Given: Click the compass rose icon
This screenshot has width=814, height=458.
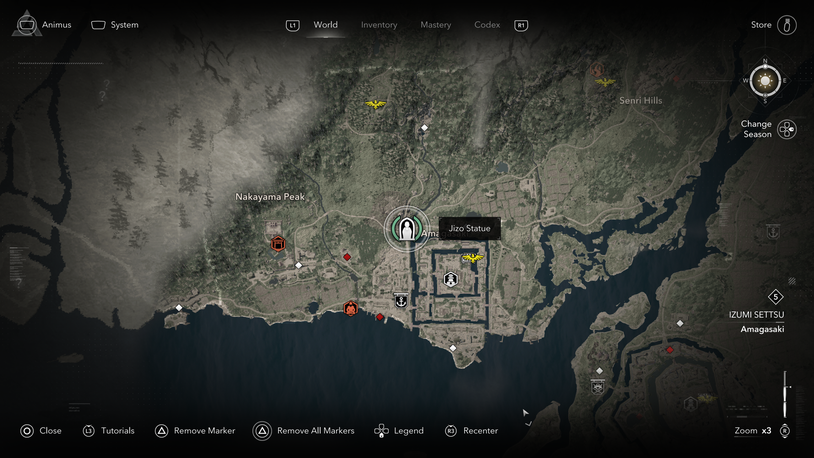Looking at the screenshot, I should pyautogui.click(x=766, y=80).
